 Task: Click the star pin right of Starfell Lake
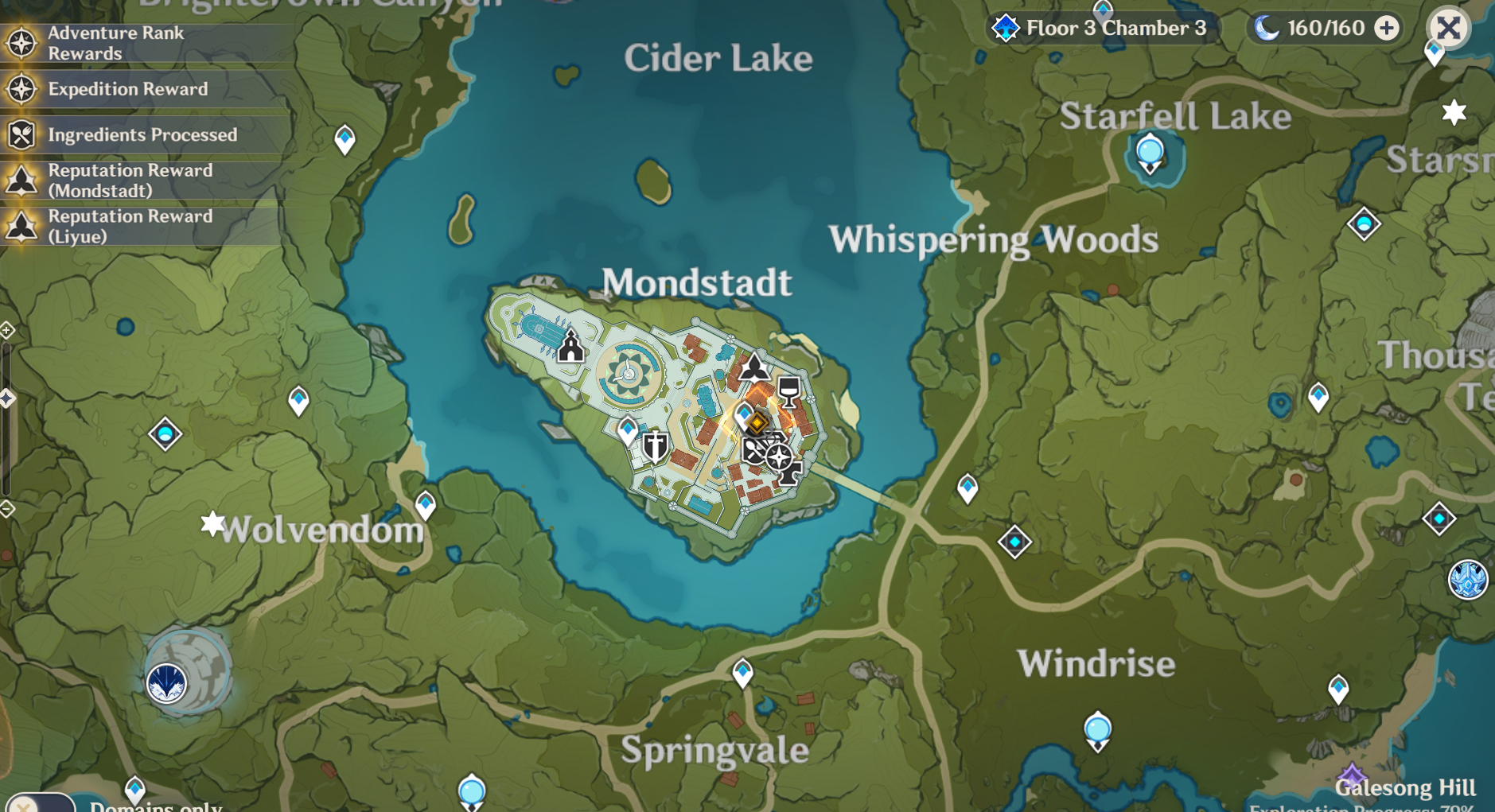coord(1454,112)
